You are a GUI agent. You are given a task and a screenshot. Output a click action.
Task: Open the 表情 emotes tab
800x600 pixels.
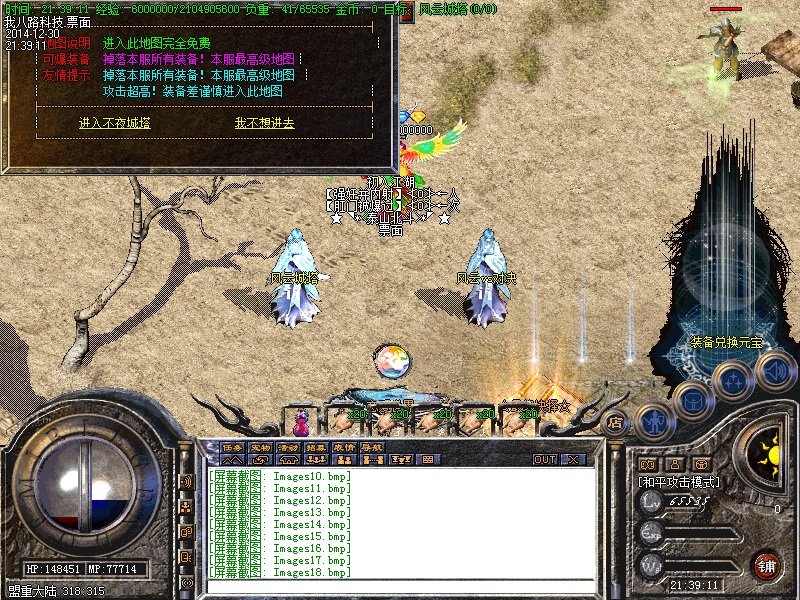[345, 447]
